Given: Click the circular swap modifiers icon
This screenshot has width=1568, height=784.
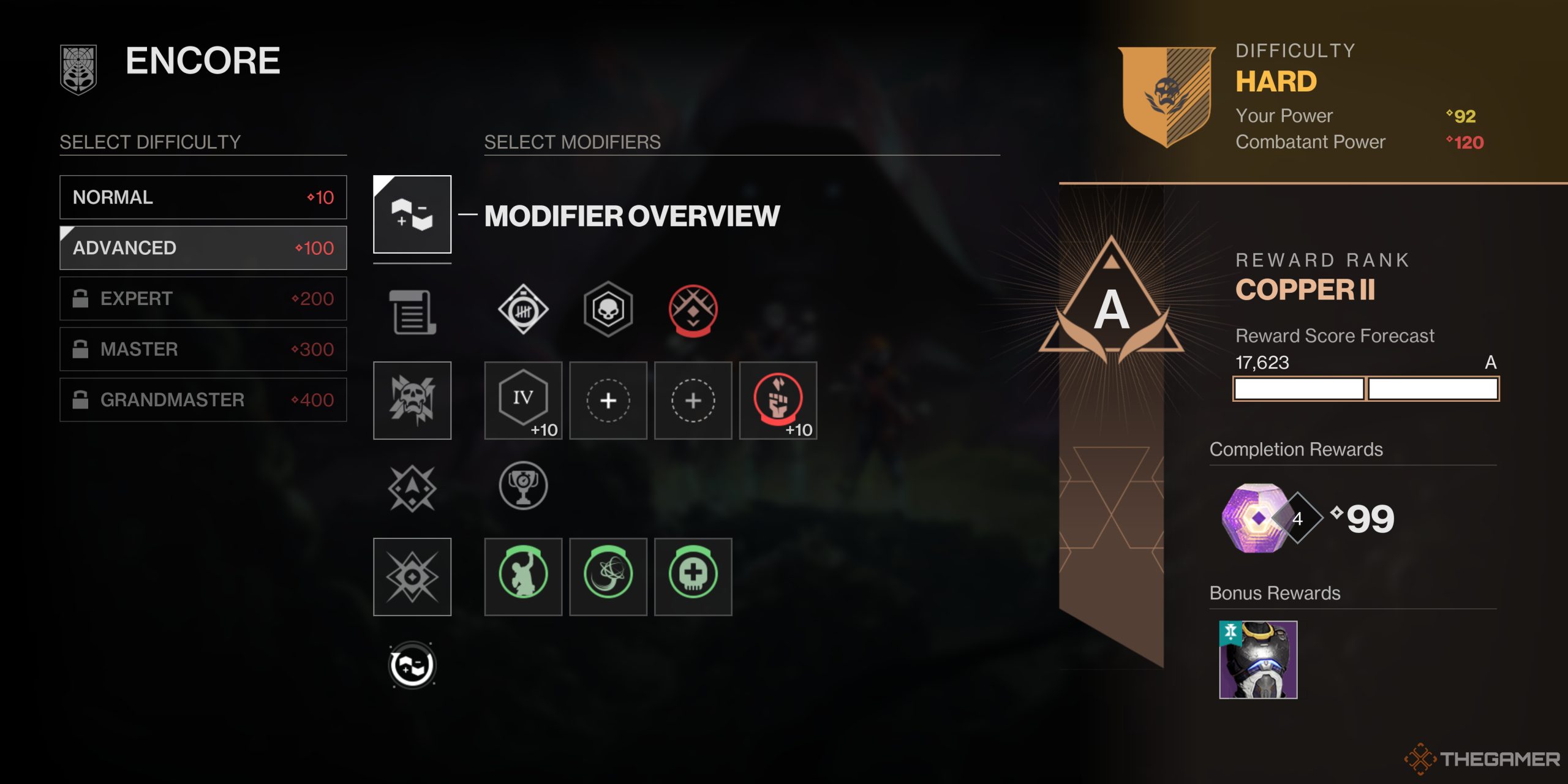Looking at the screenshot, I should [x=412, y=665].
